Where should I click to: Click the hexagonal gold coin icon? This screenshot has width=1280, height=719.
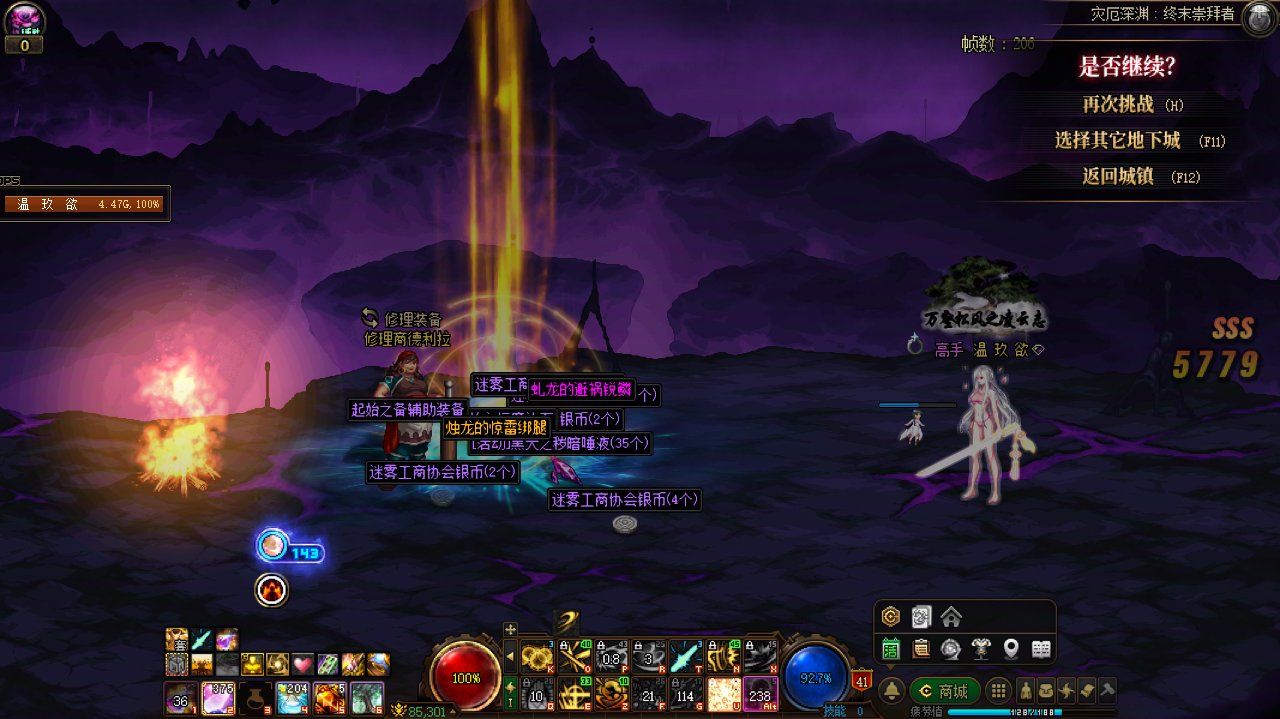click(x=891, y=616)
